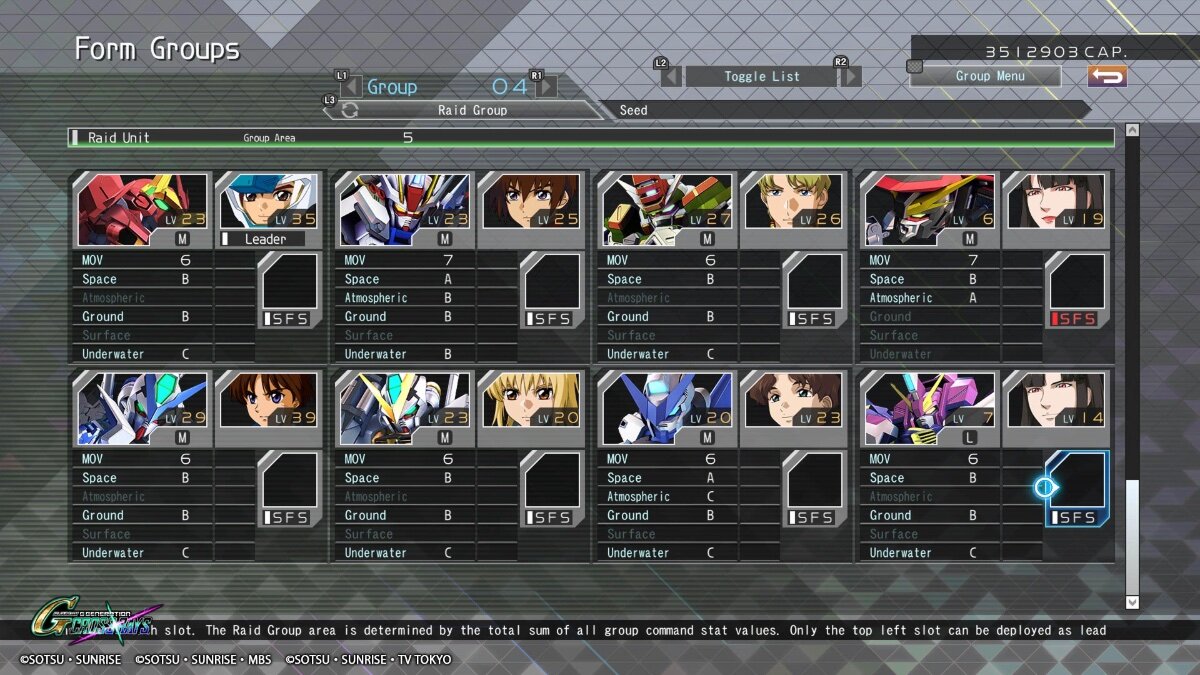Click the scrollbar down arrow
The height and width of the screenshot is (675, 1200).
point(1132,602)
